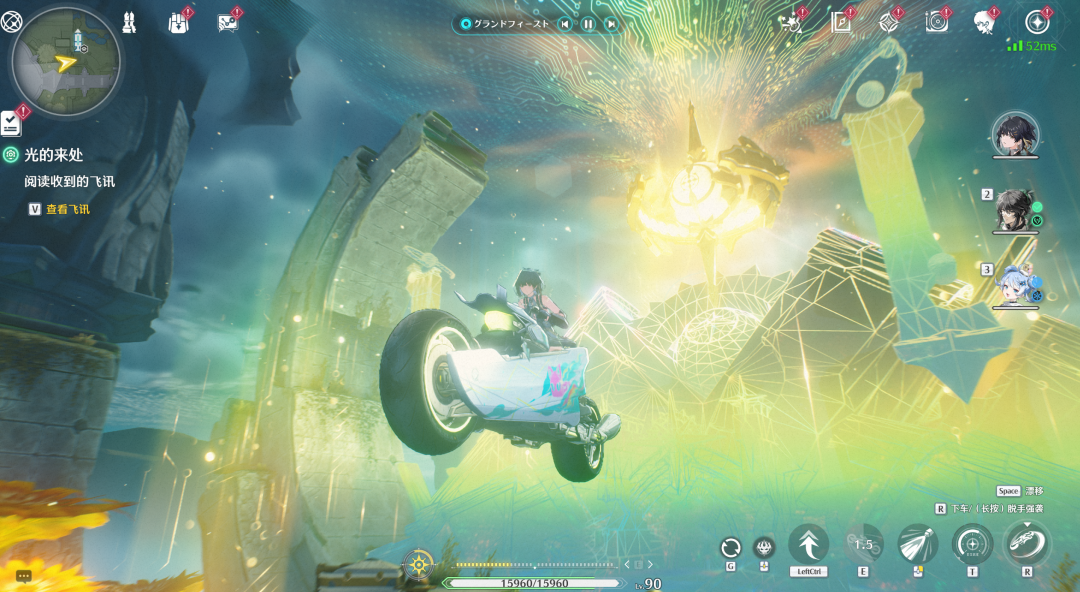The image size is (1080, 592).
Task: Open the quest checklist icon
Action: coord(11,123)
